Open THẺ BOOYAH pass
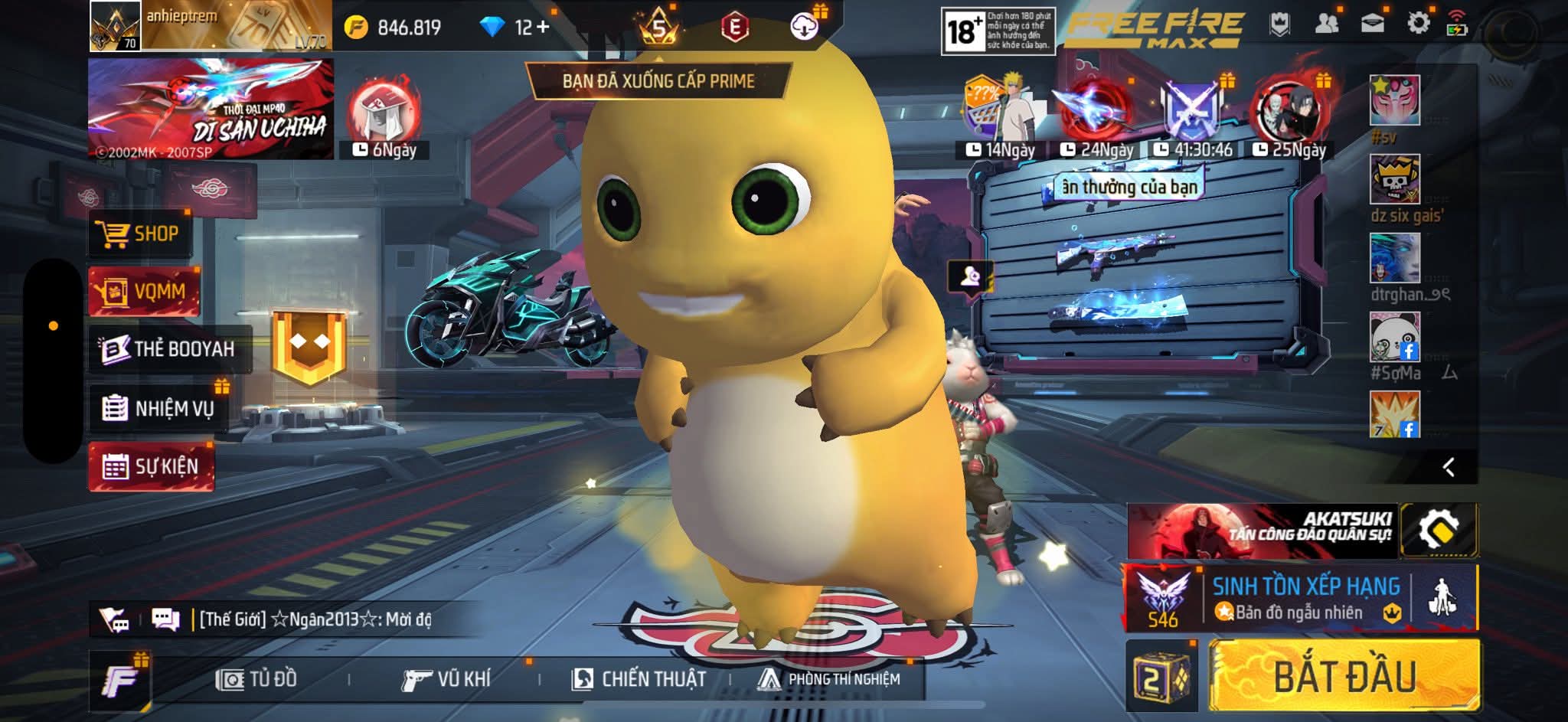Screen dimensions: 1568x722 click(x=168, y=349)
